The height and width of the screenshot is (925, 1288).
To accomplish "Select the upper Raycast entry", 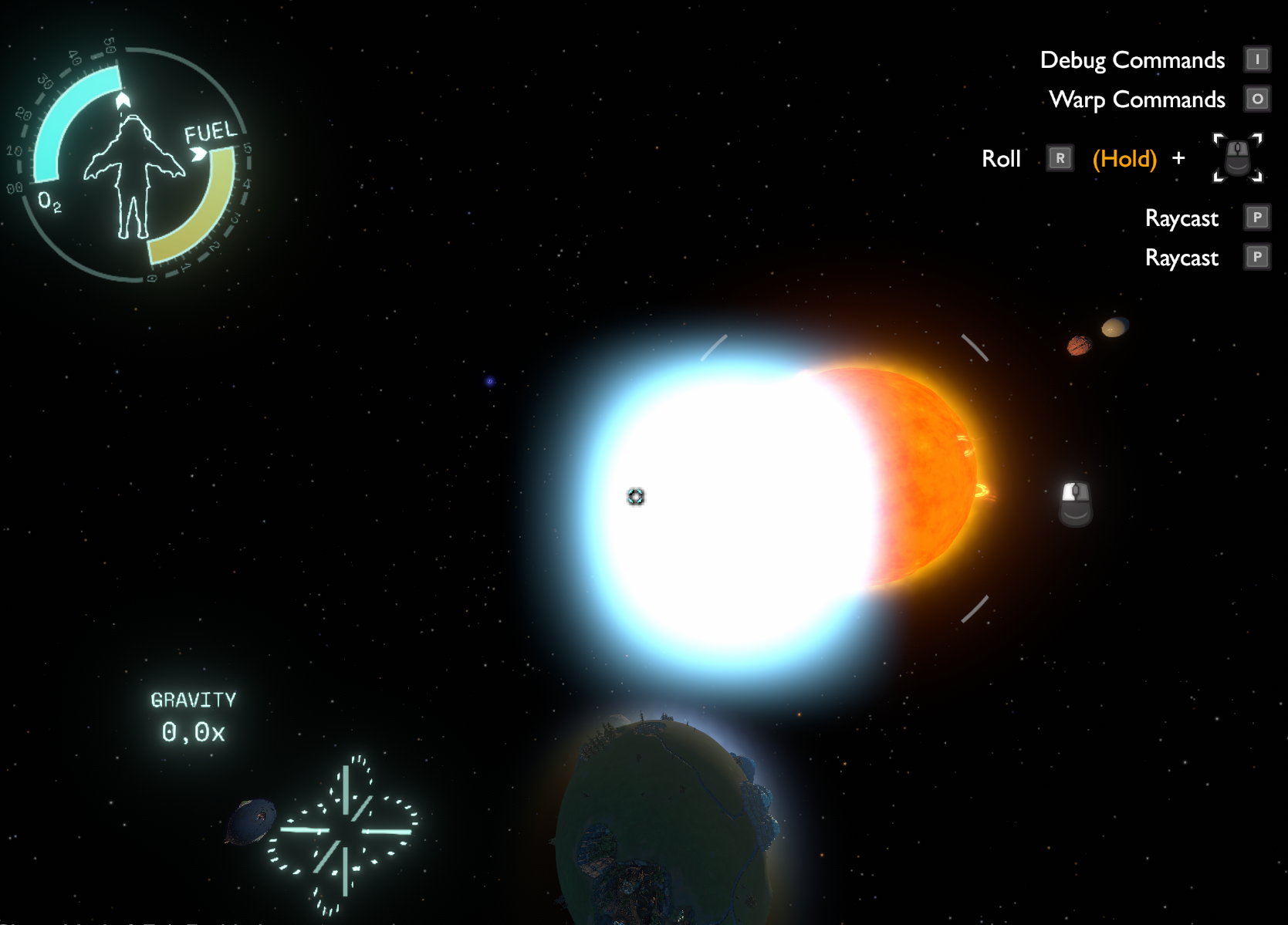I will click(1182, 218).
